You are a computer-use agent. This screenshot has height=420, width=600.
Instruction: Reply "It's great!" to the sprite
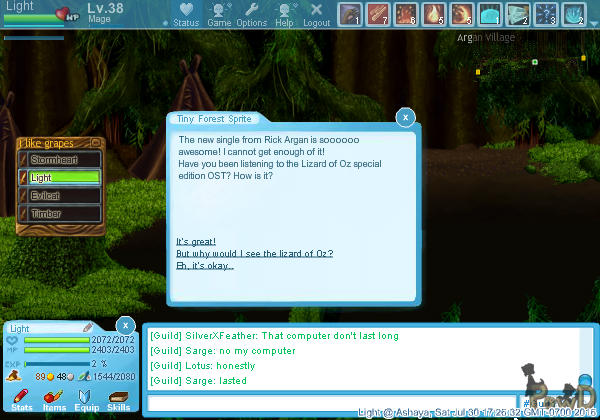click(196, 242)
